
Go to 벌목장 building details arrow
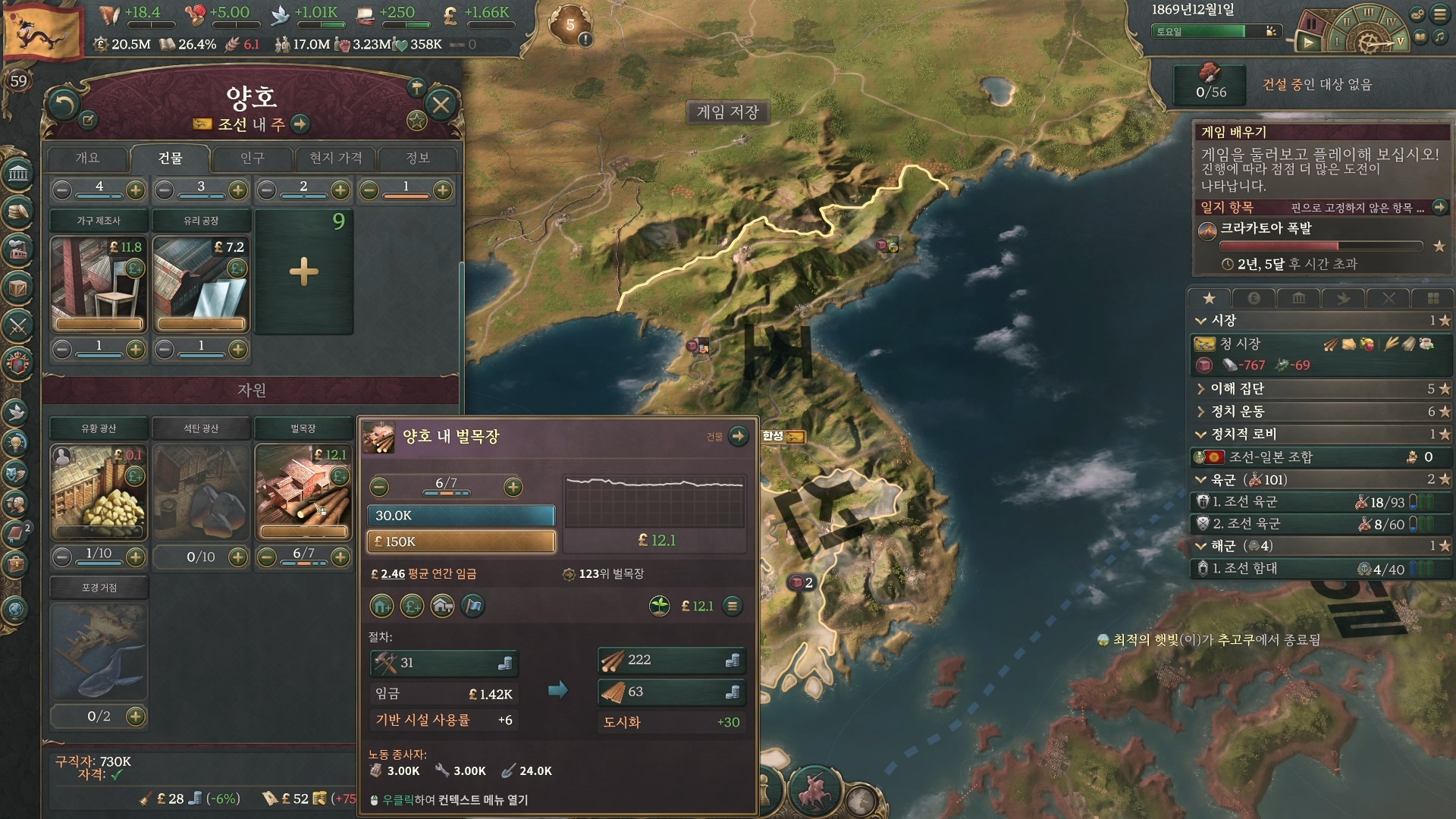pyautogui.click(x=738, y=436)
